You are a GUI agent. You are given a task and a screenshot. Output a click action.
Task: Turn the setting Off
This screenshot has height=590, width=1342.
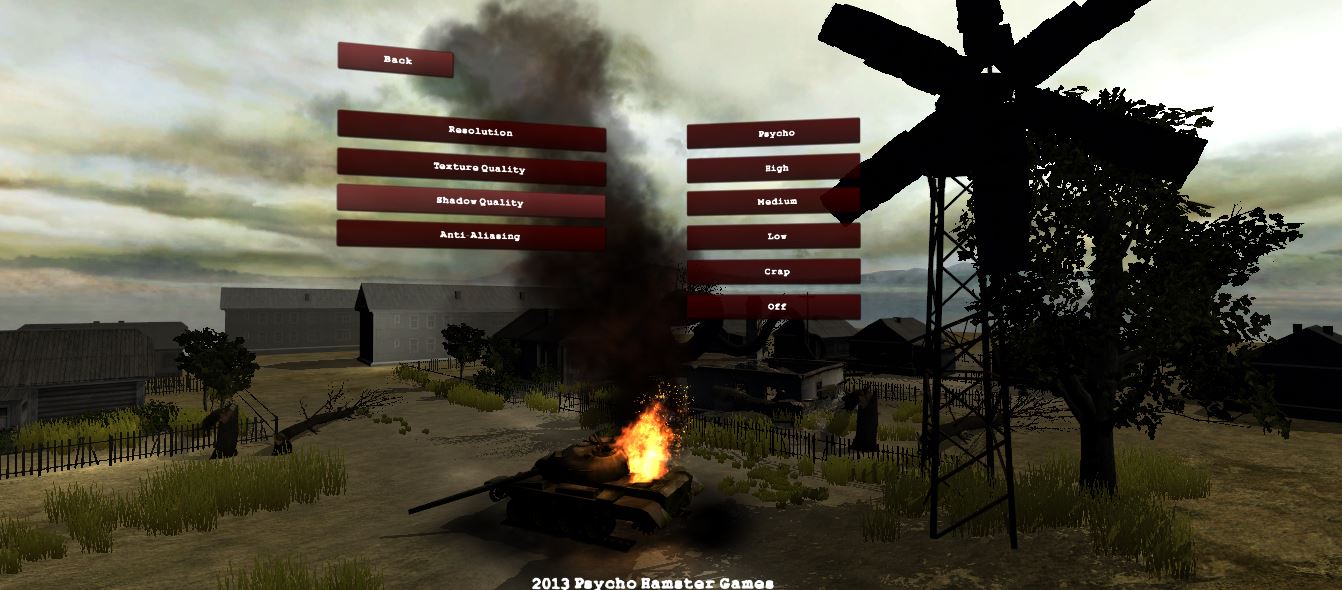[x=773, y=306]
